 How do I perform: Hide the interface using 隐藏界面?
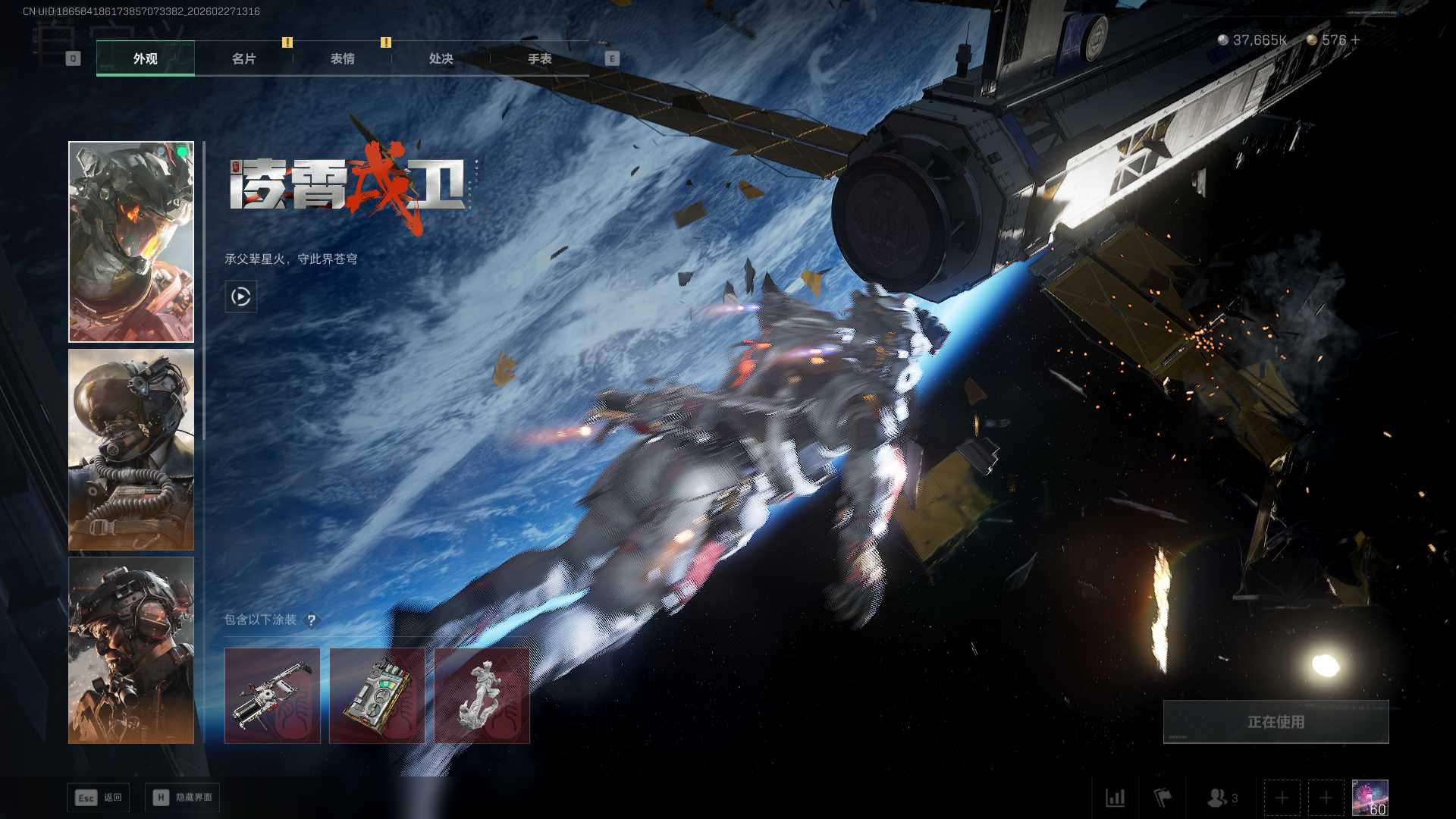click(183, 797)
